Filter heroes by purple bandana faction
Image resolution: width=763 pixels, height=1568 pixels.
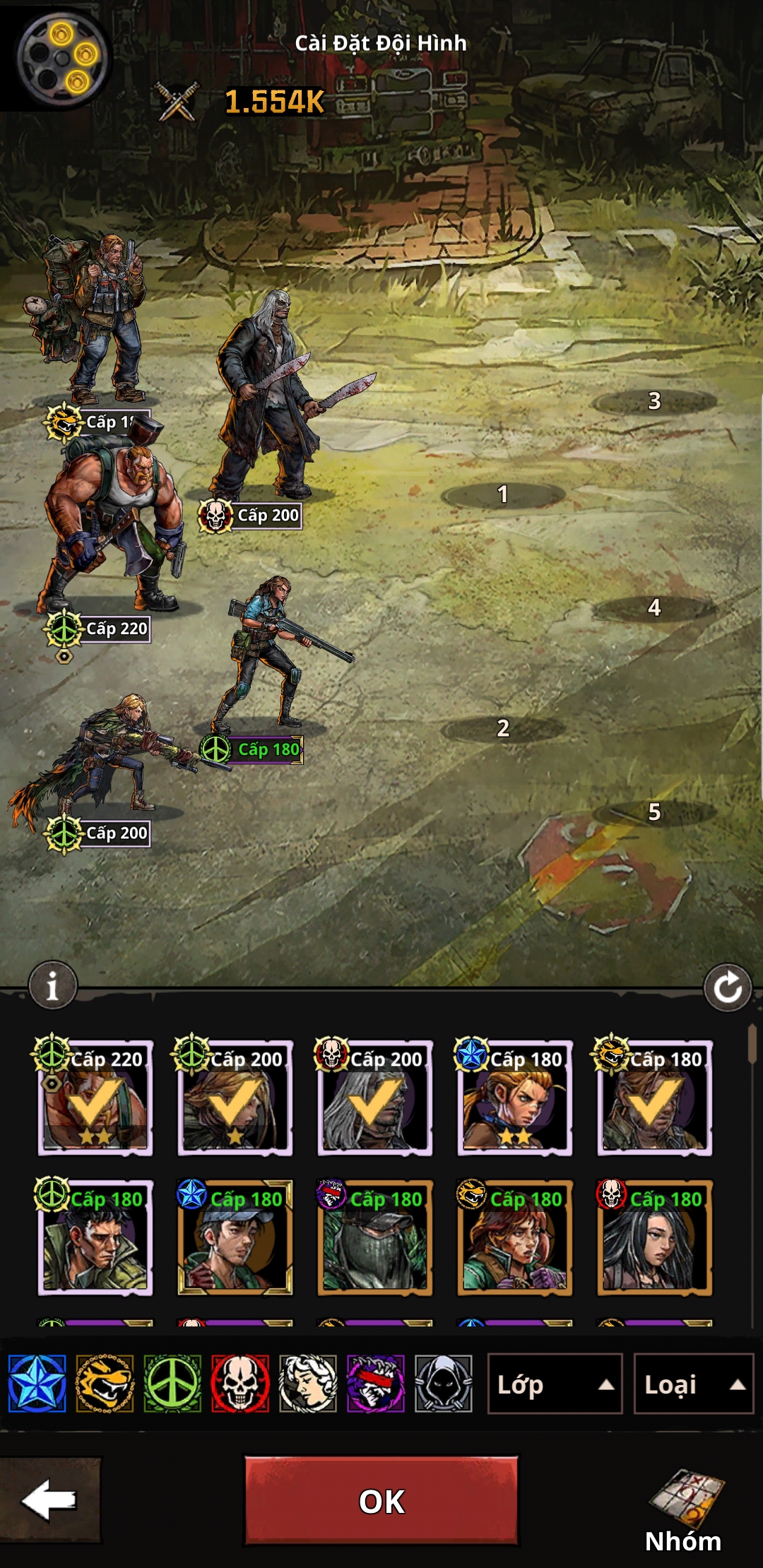coord(376,1384)
